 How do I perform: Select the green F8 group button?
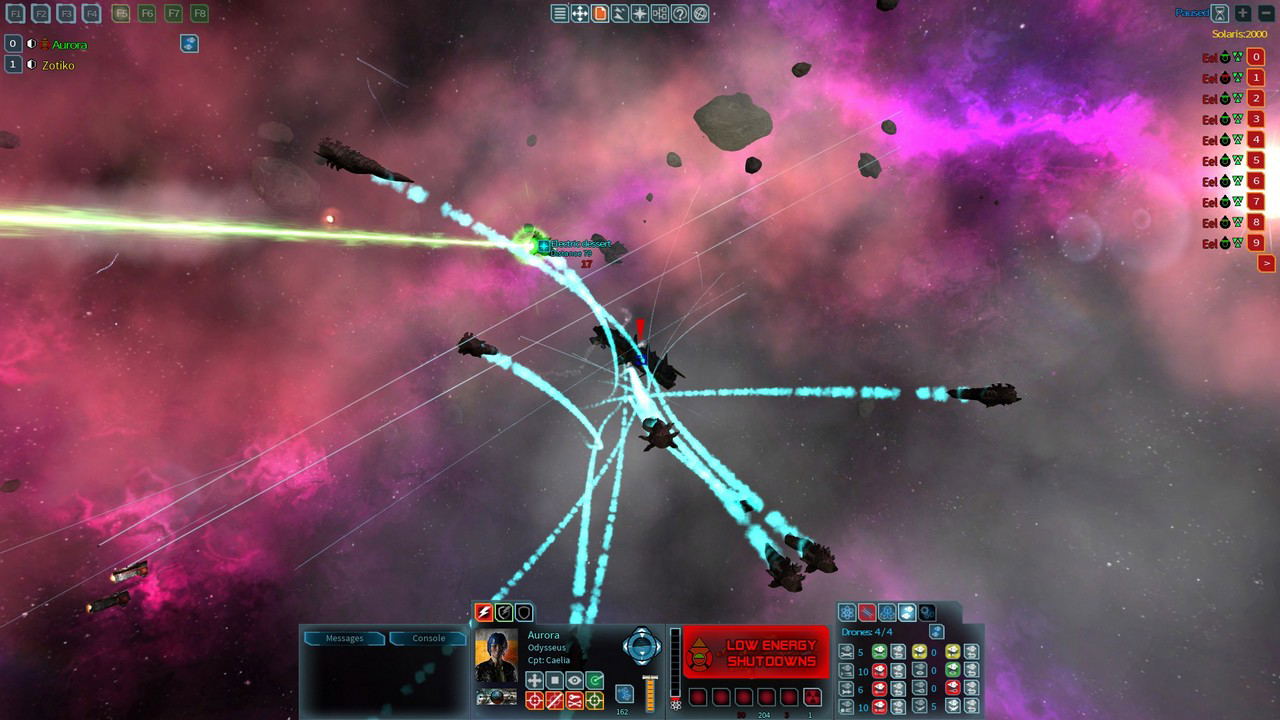tap(199, 13)
